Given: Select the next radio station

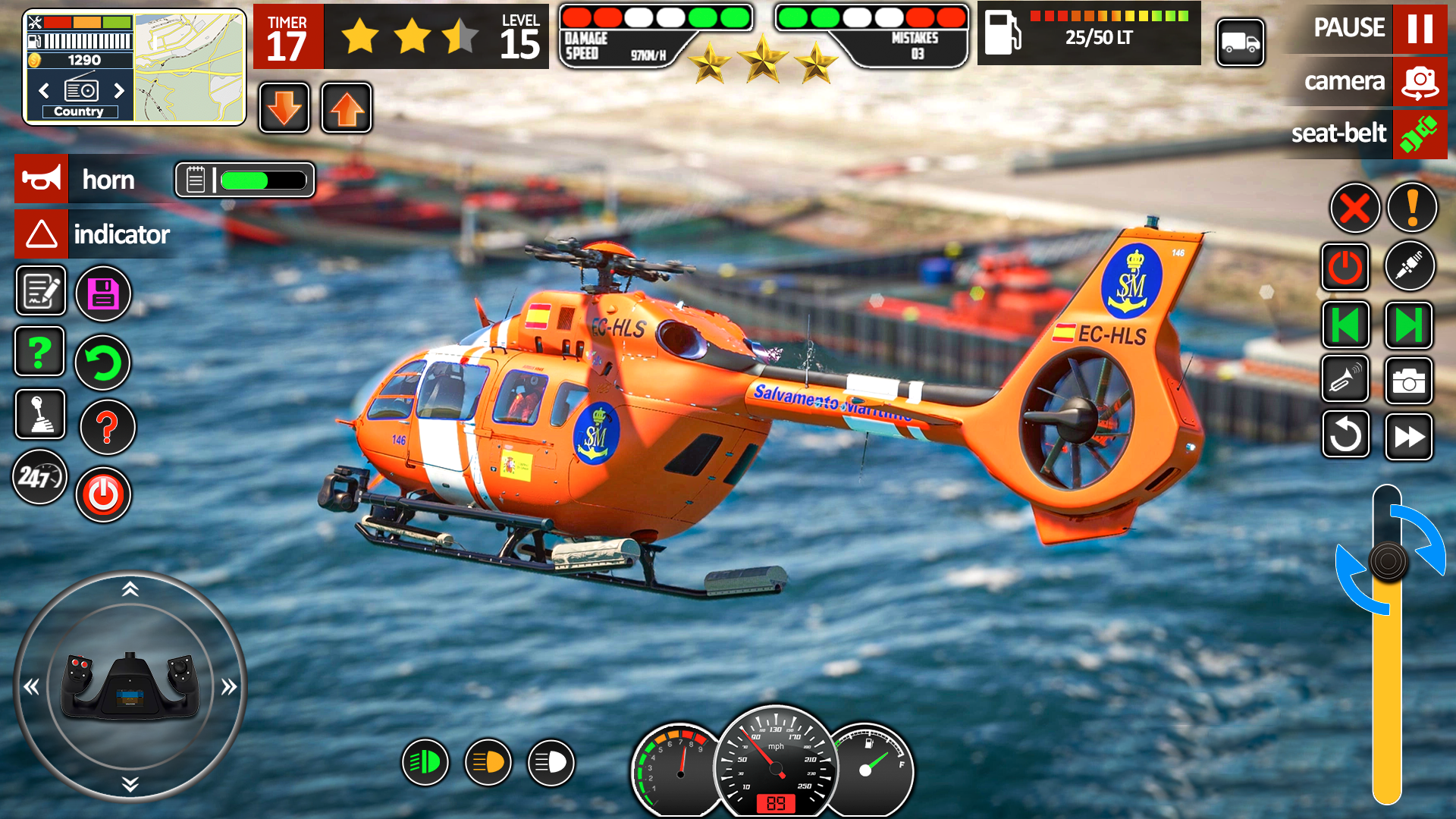Looking at the screenshot, I should coord(119,91).
